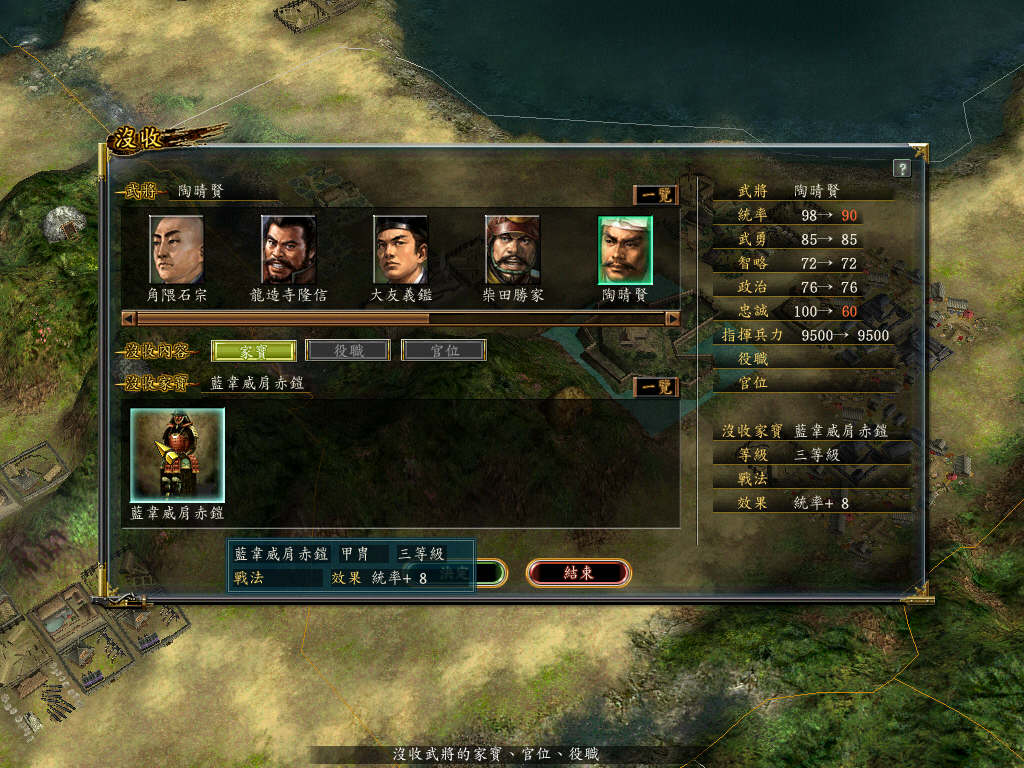Click the officer scrollbar's right arrow
Screen dimensions: 1024x768
[x=672, y=319]
